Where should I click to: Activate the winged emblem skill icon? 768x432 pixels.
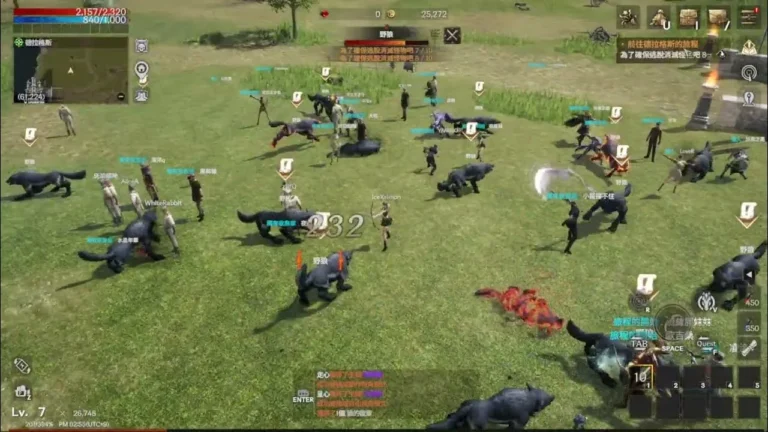(707, 300)
